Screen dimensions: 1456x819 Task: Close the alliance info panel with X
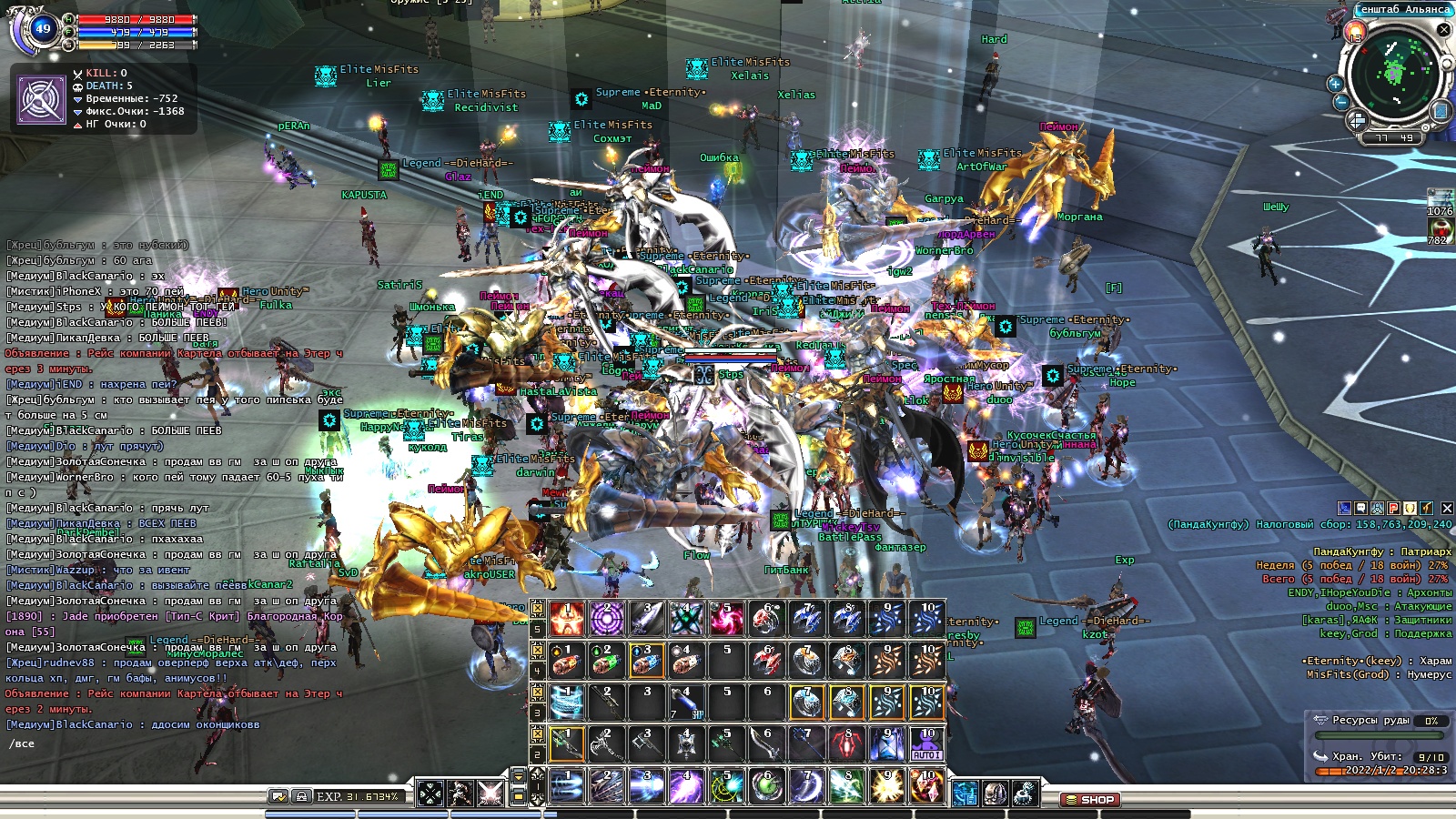1447,509
